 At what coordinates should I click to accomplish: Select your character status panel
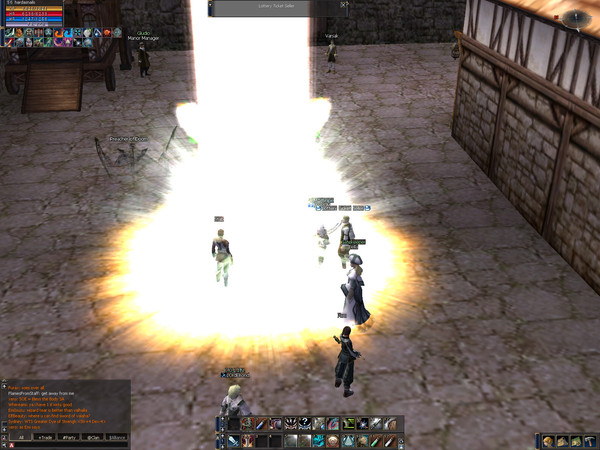click(x=32, y=15)
